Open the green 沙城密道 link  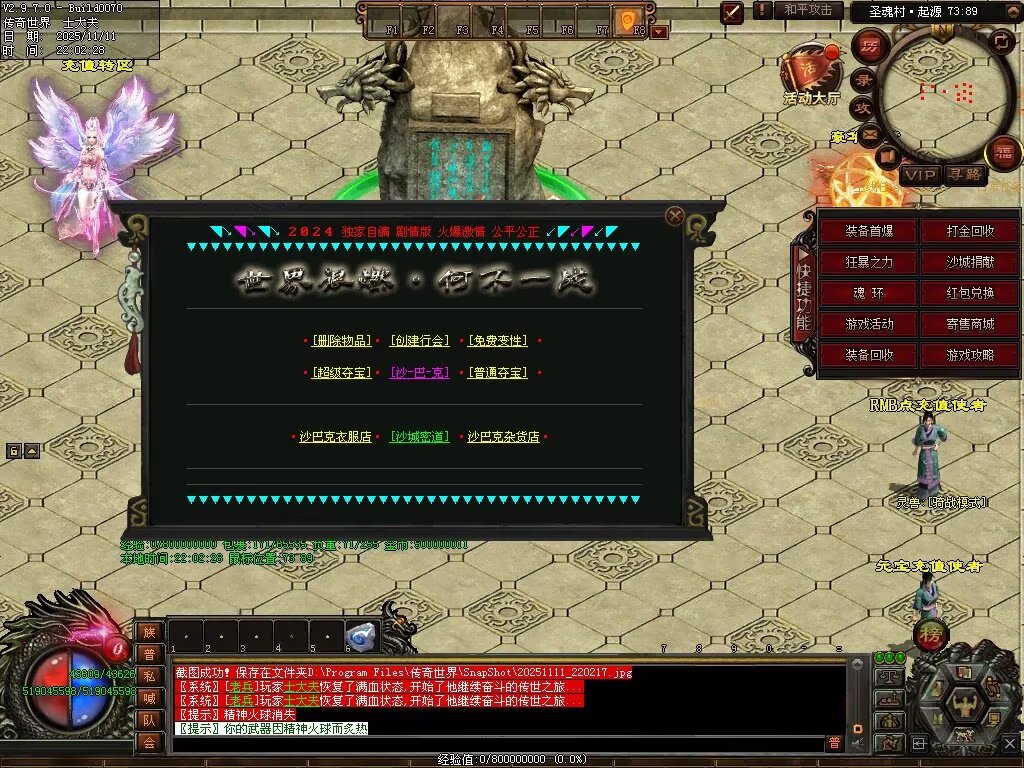[419, 437]
